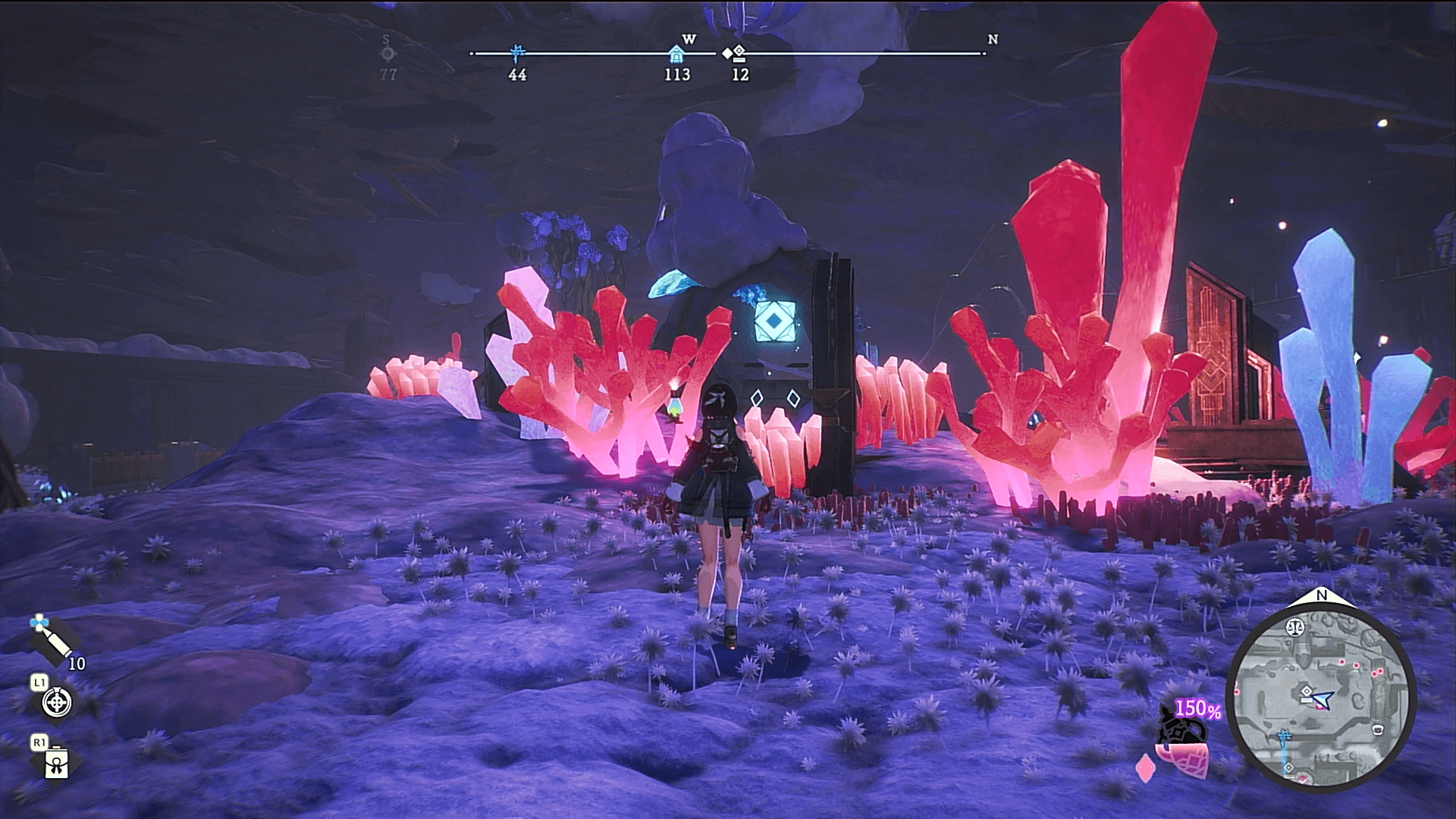Click the blue signpost marker on minimap
This screenshot has width=1456, height=819.
coord(1284,736)
